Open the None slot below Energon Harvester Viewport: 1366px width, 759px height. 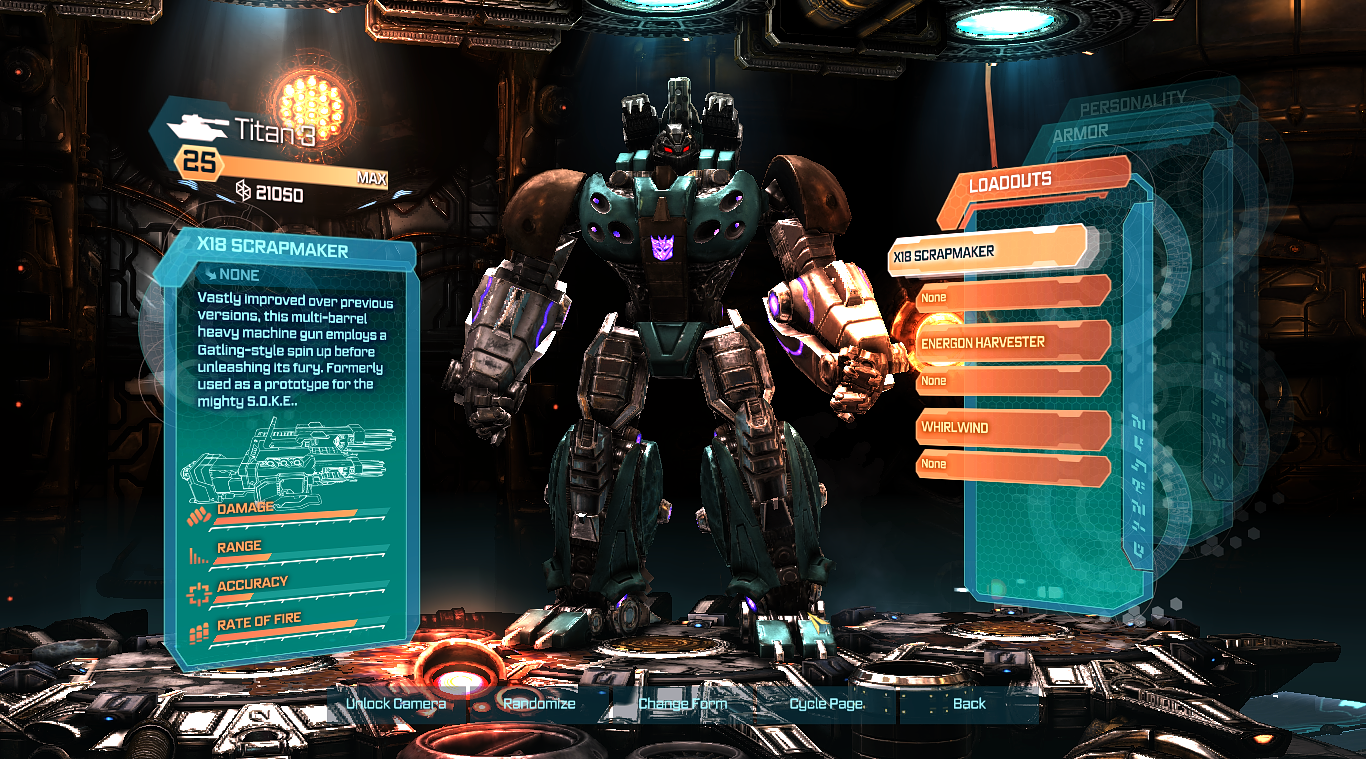[1010, 381]
